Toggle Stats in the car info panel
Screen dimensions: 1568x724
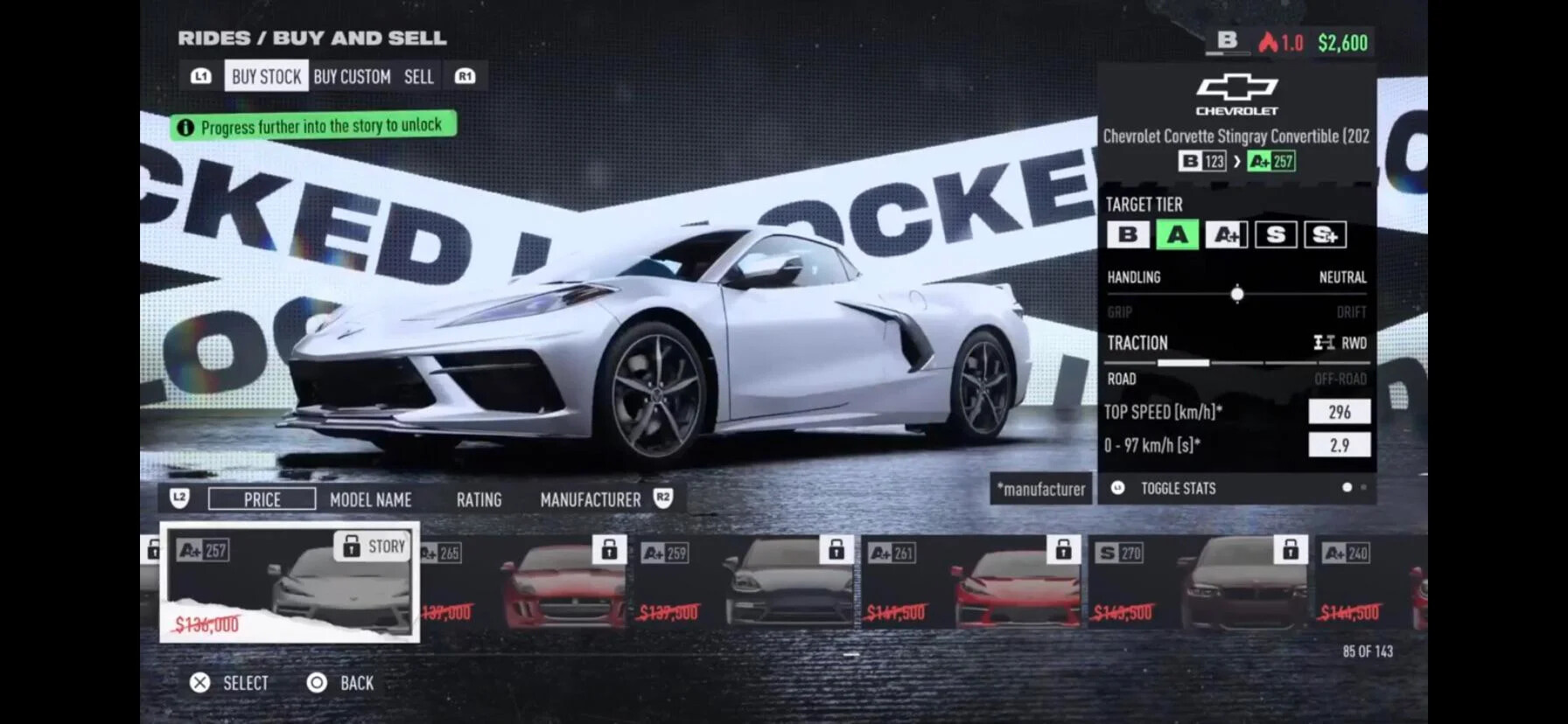pyautogui.click(x=1177, y=488)
